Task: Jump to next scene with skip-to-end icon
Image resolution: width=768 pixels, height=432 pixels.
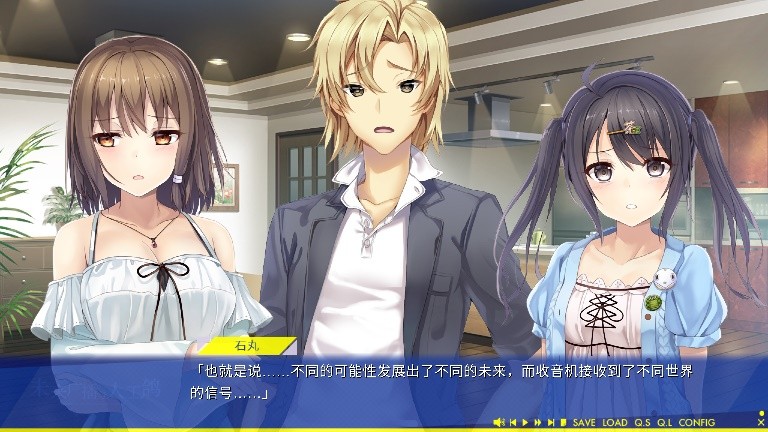Action: coord(551,423)
